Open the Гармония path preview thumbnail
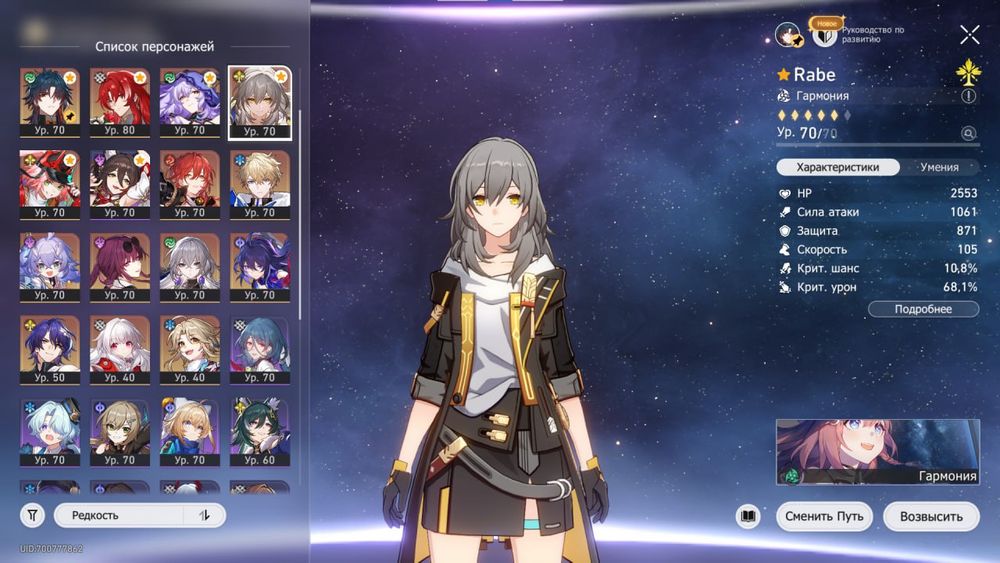The width and height of the screenshot is (1000, 563). 877,452
